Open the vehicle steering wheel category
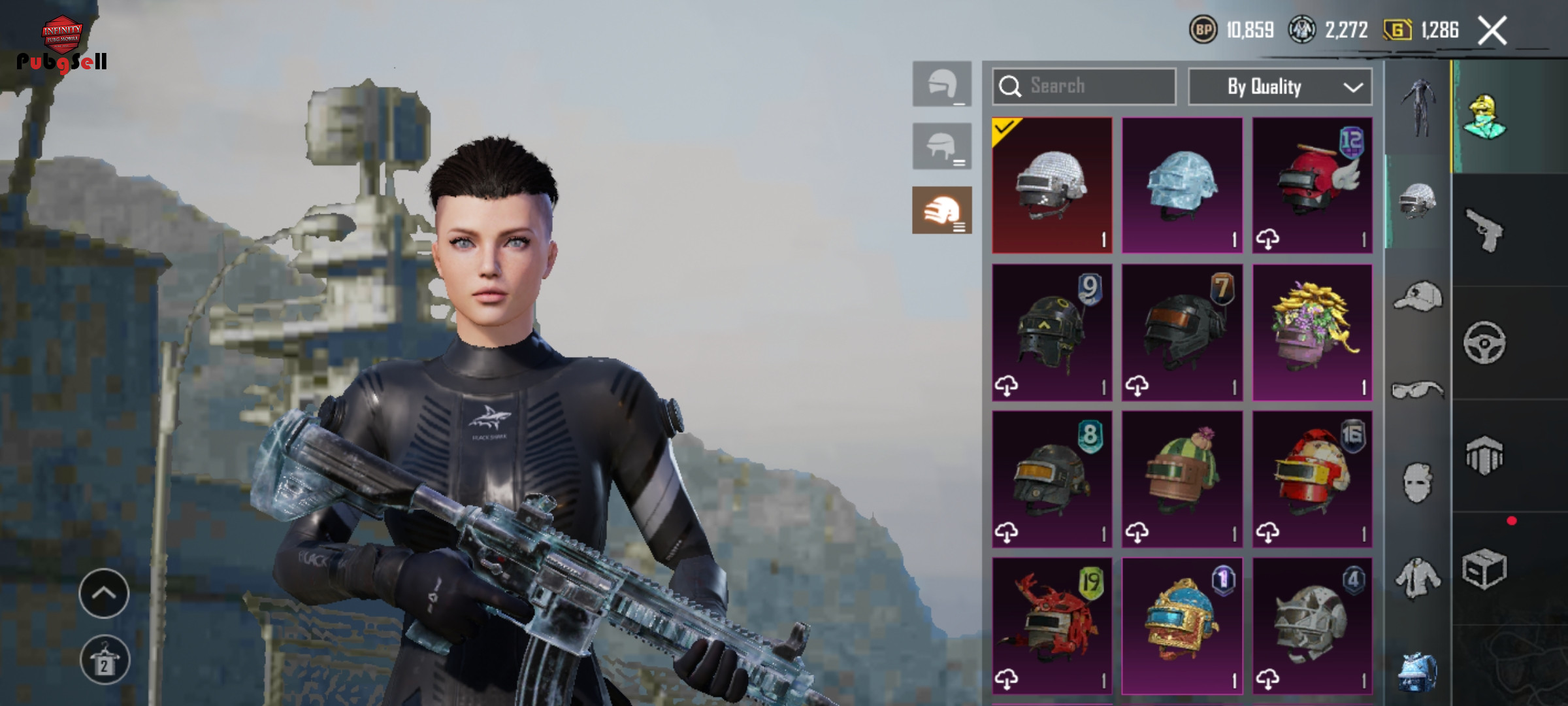Screen dimensions: 1568x706 (x=1484, y=343)
